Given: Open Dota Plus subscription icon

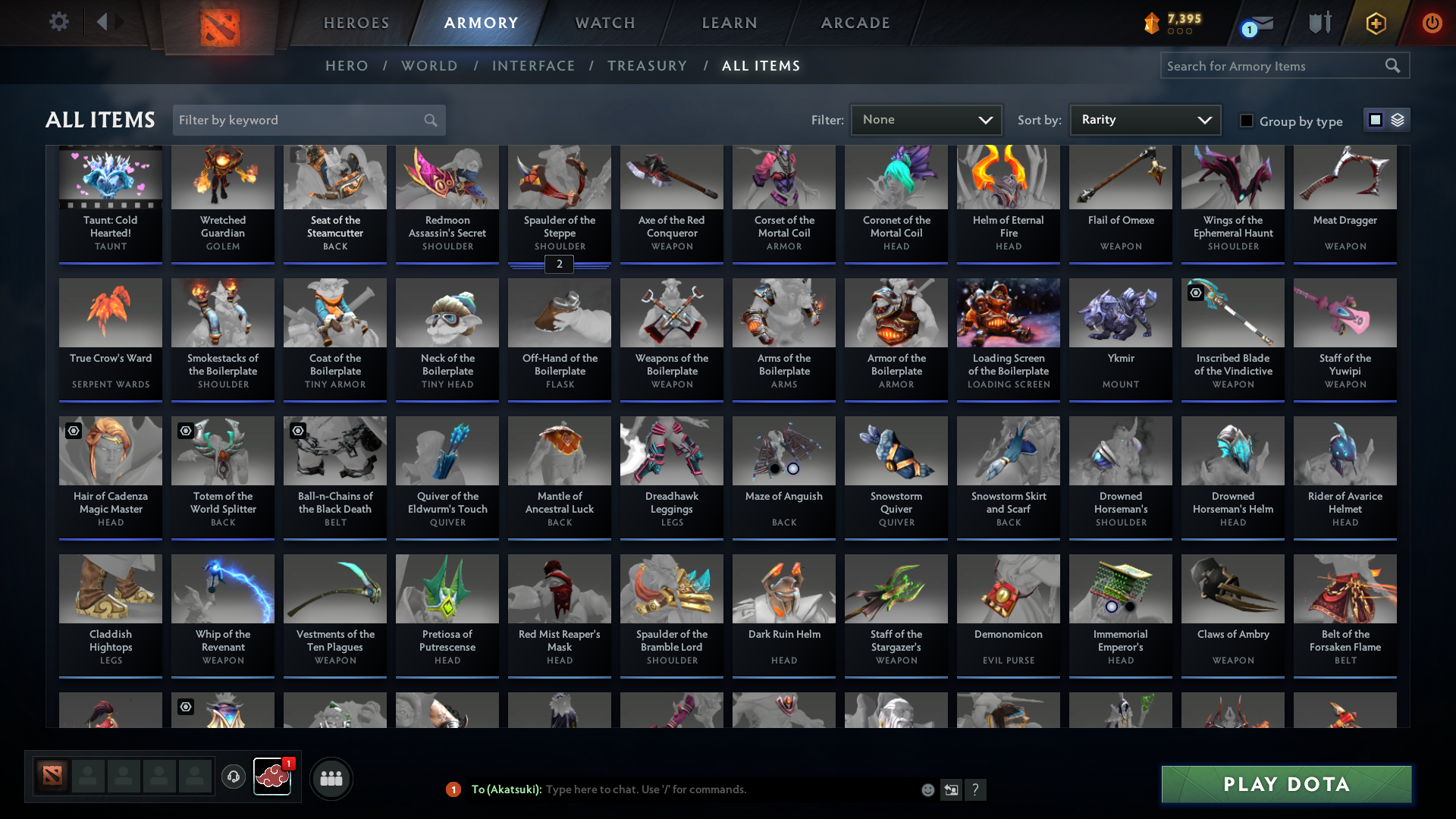Looking at the screenshot, I should point(1375,23).
